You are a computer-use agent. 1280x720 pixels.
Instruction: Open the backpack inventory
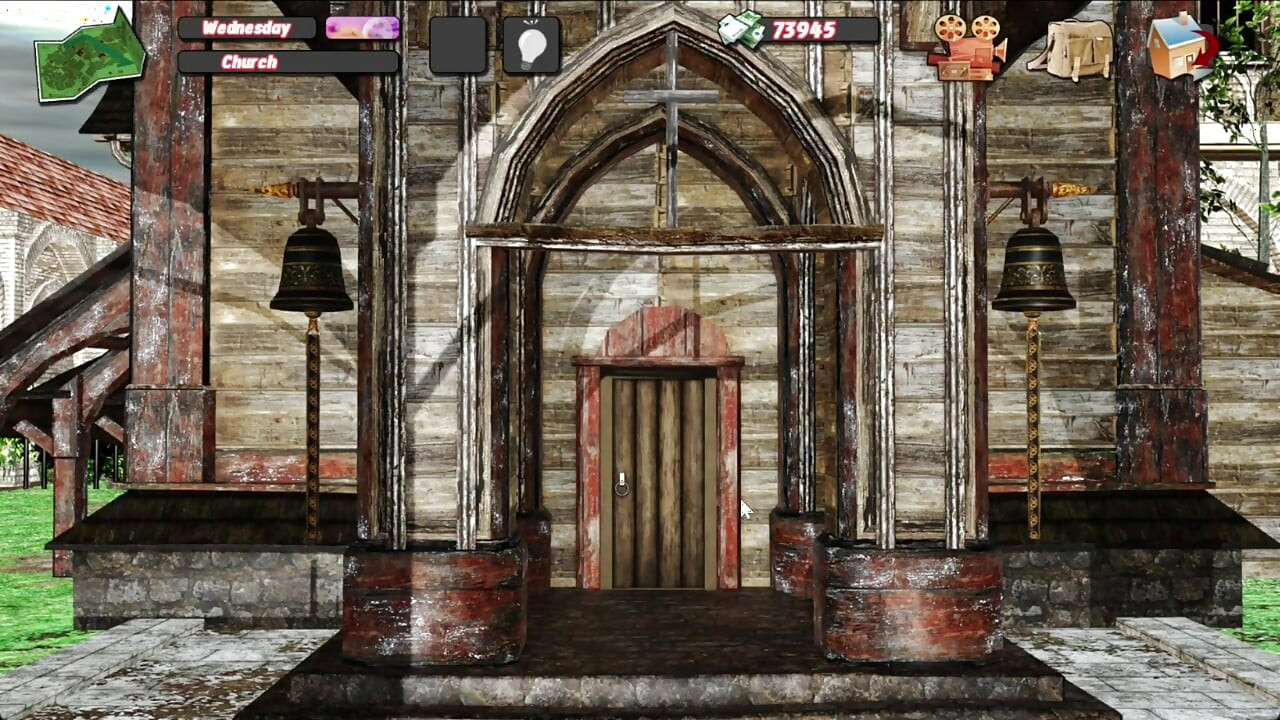(x=1071, y=48)
